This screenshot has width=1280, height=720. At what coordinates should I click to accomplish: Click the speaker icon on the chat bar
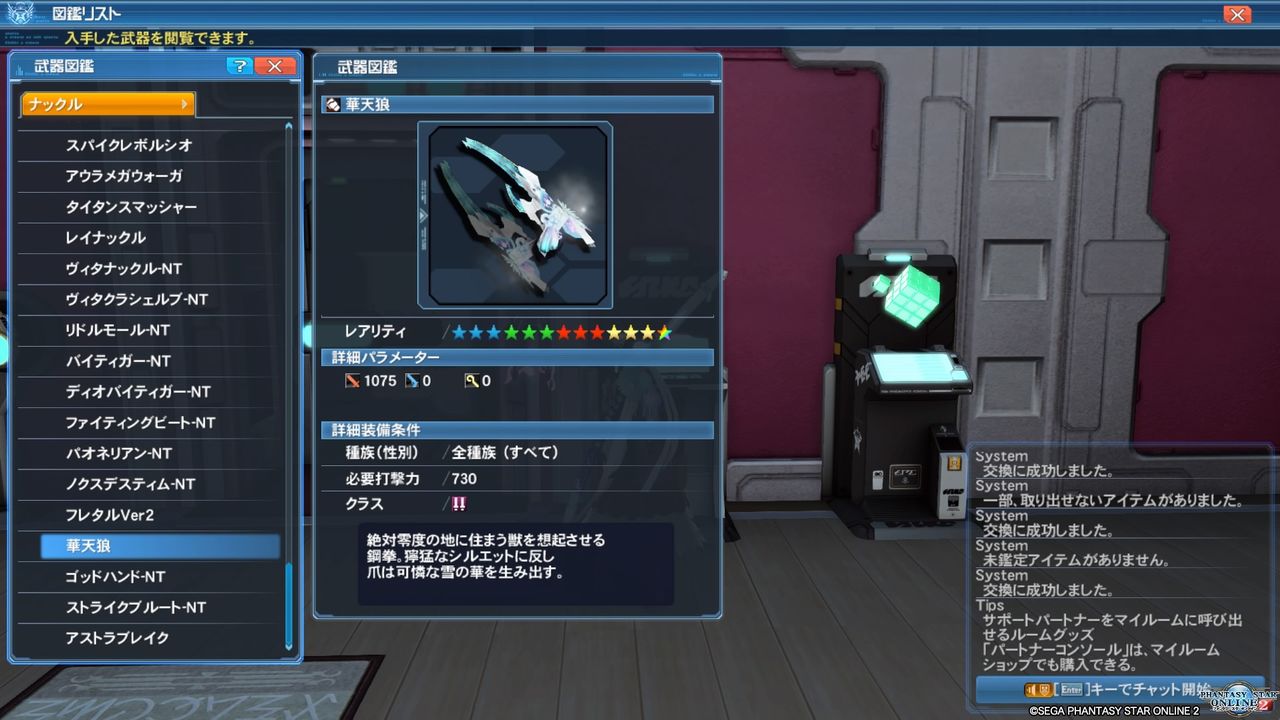pyautogui.click(x=1028, y=690)
